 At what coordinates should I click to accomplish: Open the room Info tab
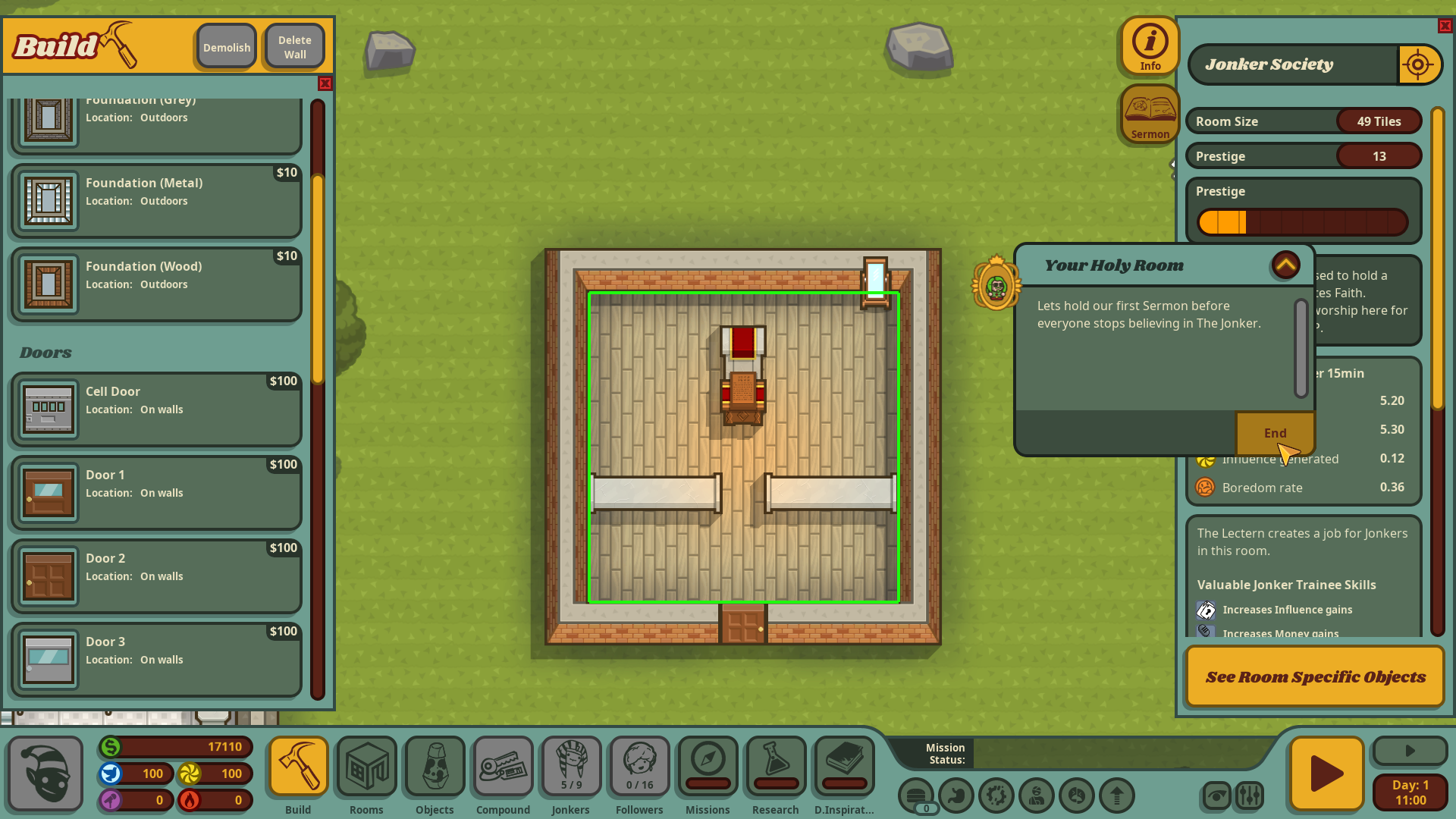1150,45
